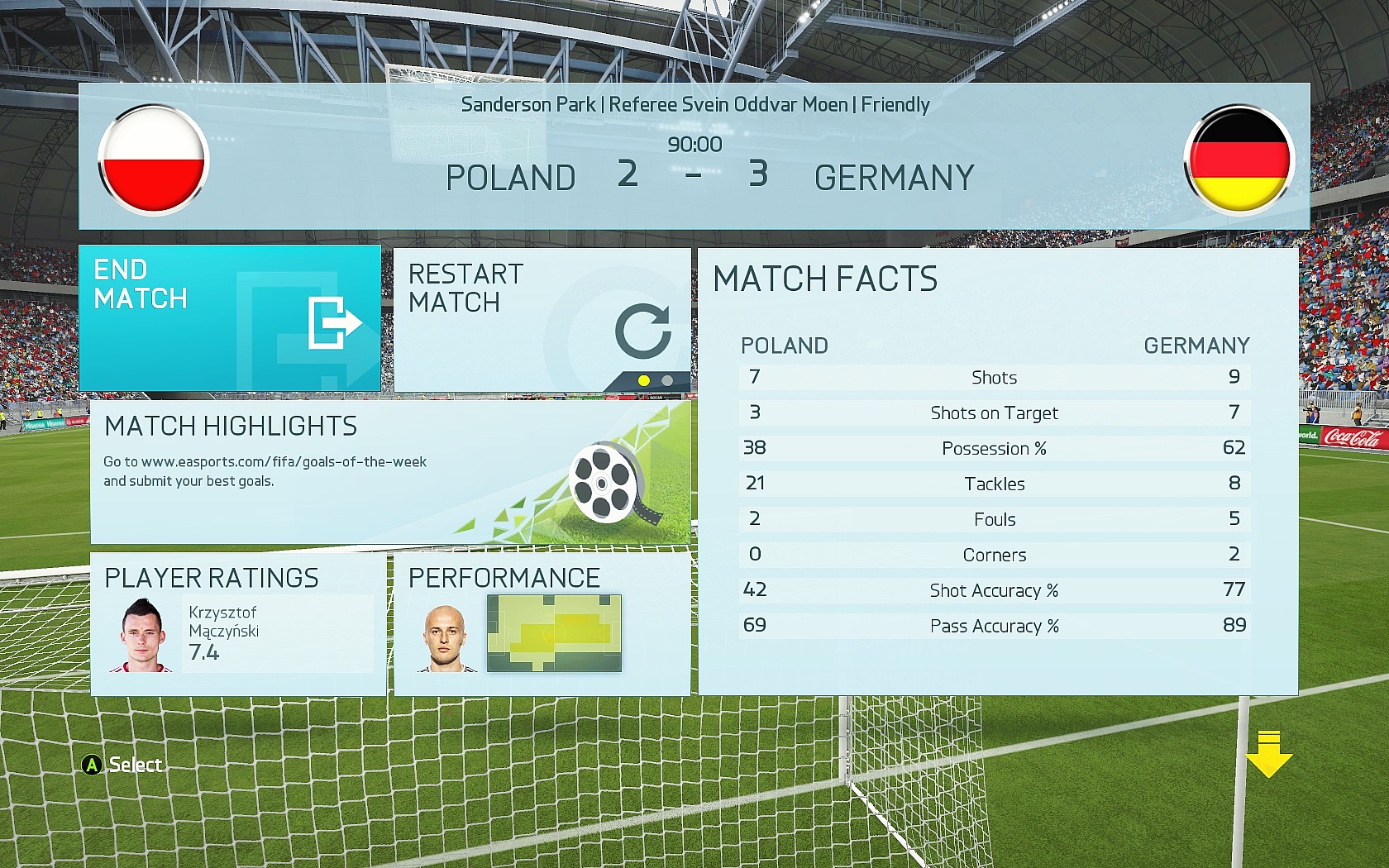Open the Match Highlights panel
The image size is (1389, 868).
pyautogui.click(x=389, y=472)
